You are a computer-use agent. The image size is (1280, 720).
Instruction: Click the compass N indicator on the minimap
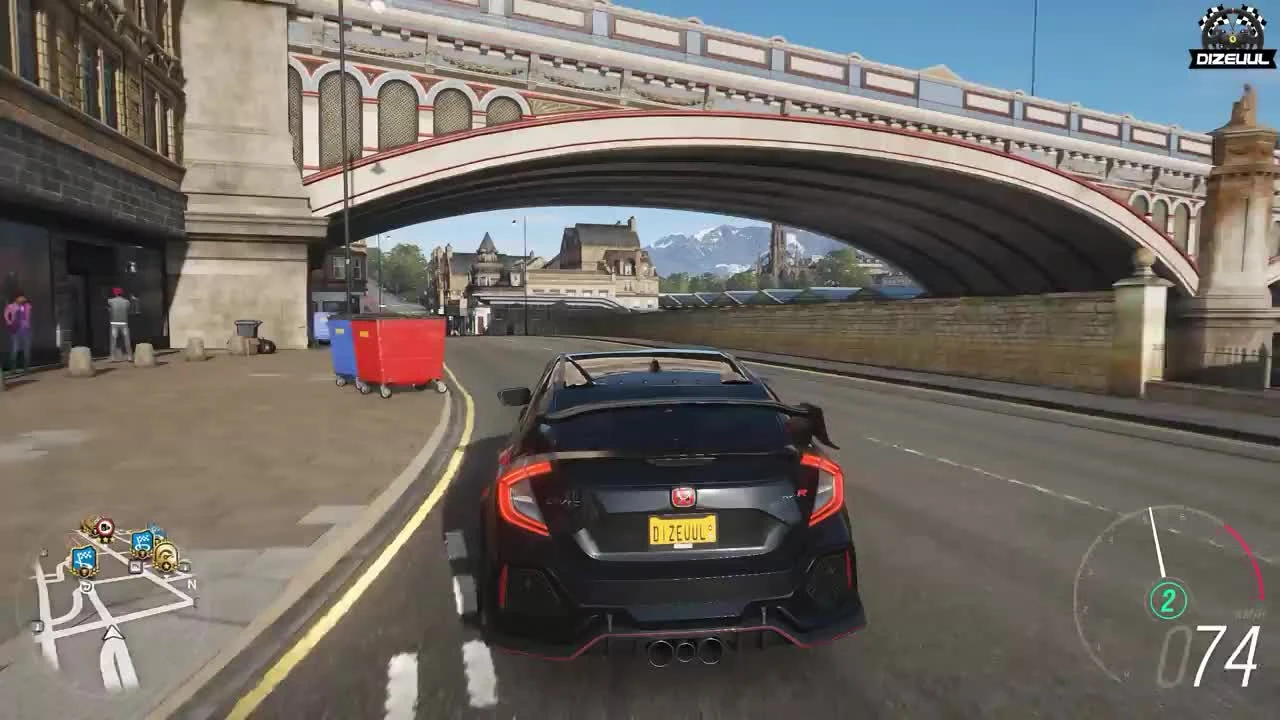click(x=192, y=584)
